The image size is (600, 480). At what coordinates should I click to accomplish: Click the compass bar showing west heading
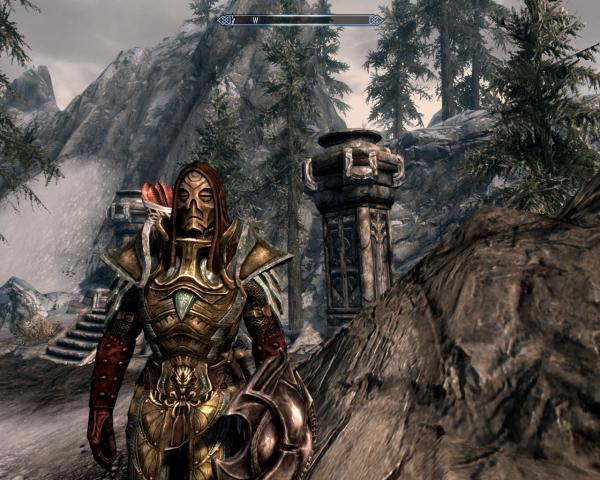coord(300,19)
